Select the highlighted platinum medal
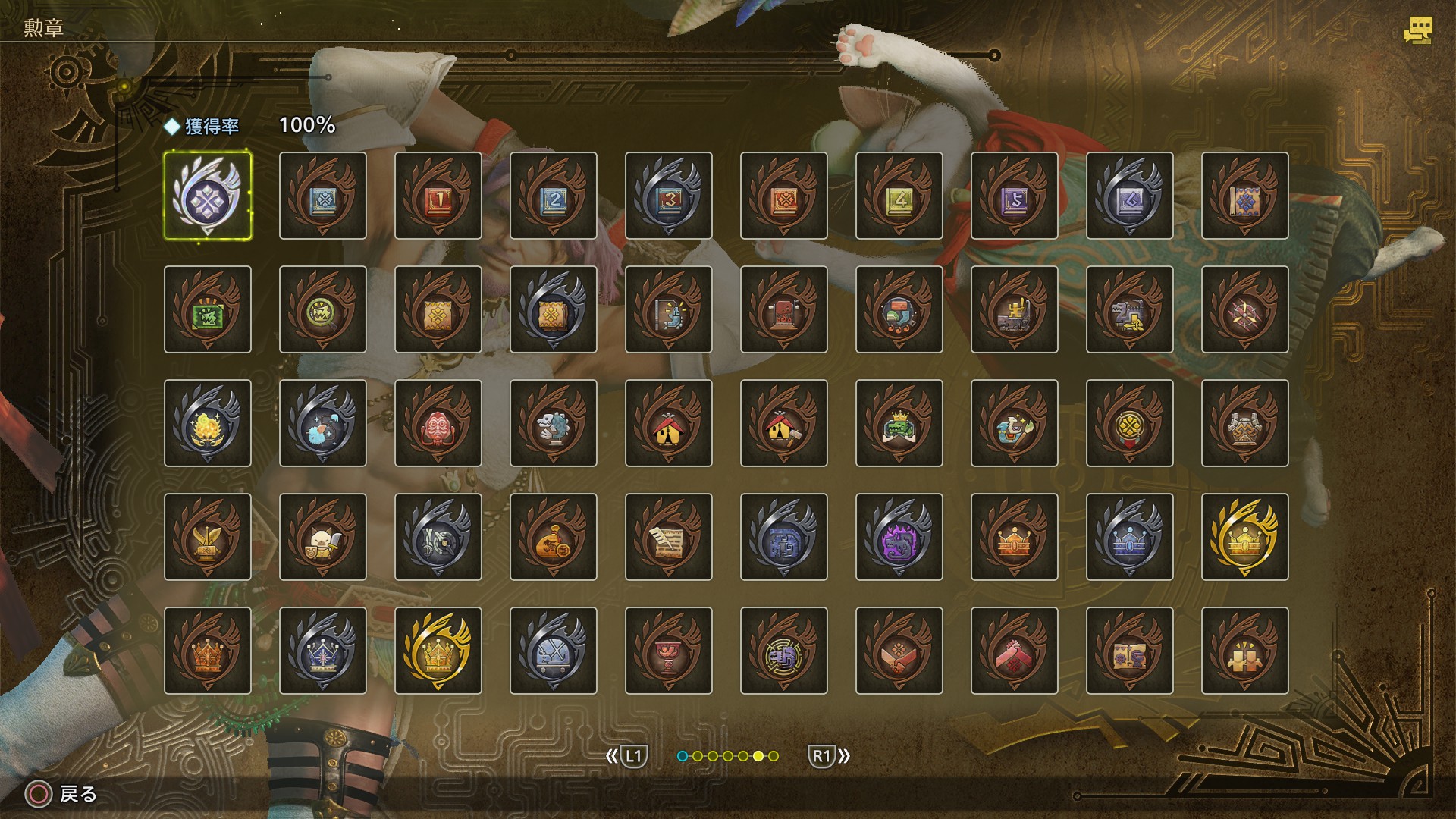Image resolution: width=1456 pixels, height=819 pixels. (x=208, y=196)
